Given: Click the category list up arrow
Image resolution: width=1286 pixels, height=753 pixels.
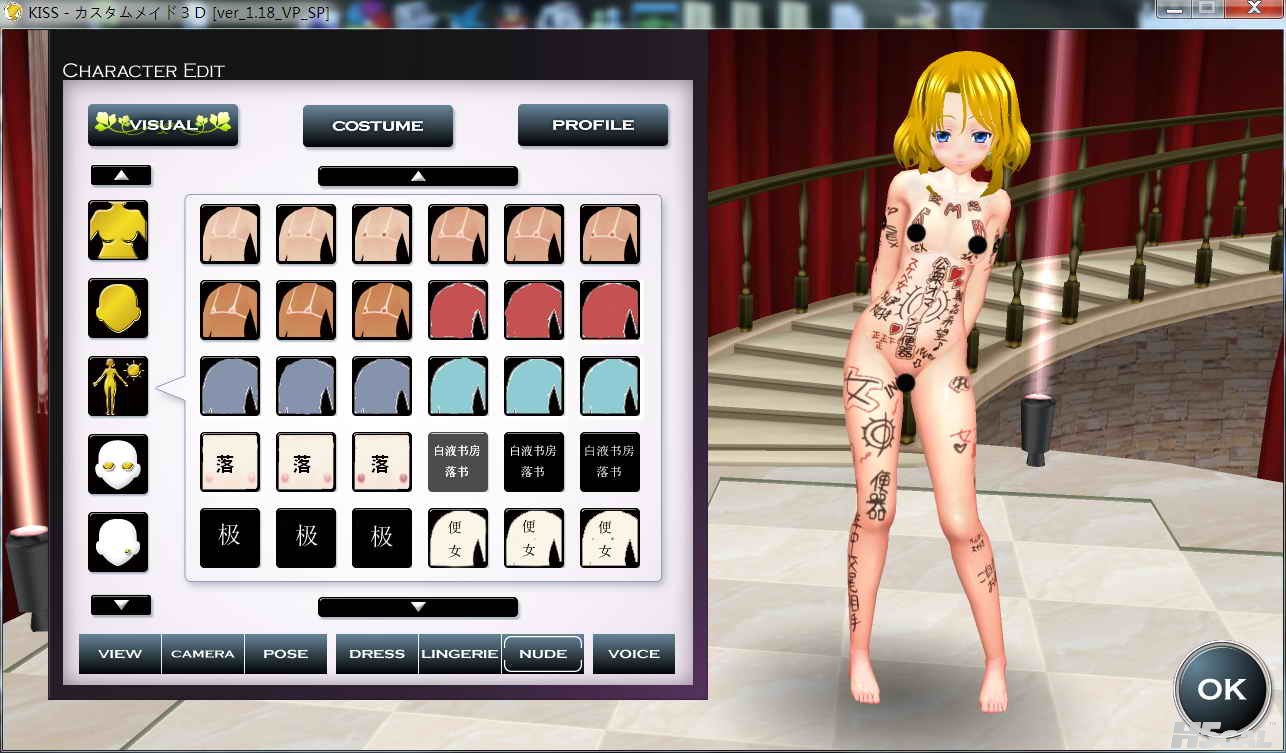Looking at the screenshot, I should click(121, 175).
